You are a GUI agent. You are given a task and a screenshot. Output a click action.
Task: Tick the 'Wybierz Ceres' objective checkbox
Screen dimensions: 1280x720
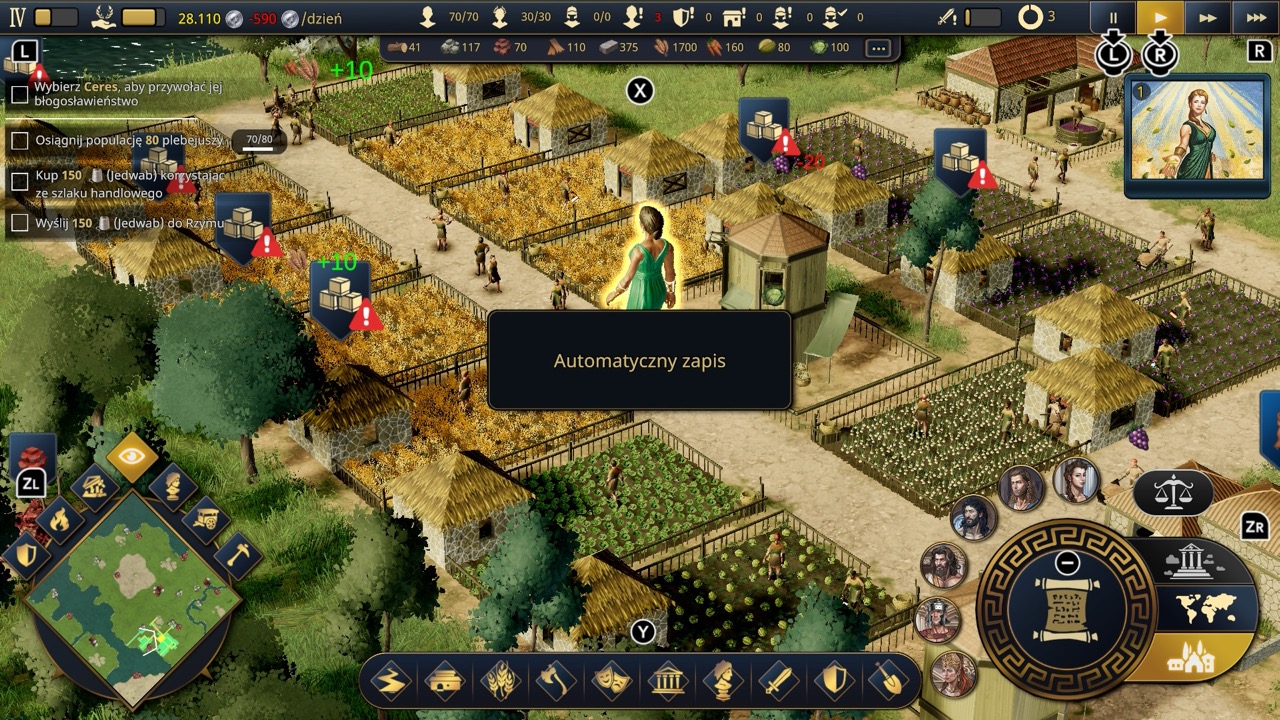pyautogui.click(x=19, y=95)
